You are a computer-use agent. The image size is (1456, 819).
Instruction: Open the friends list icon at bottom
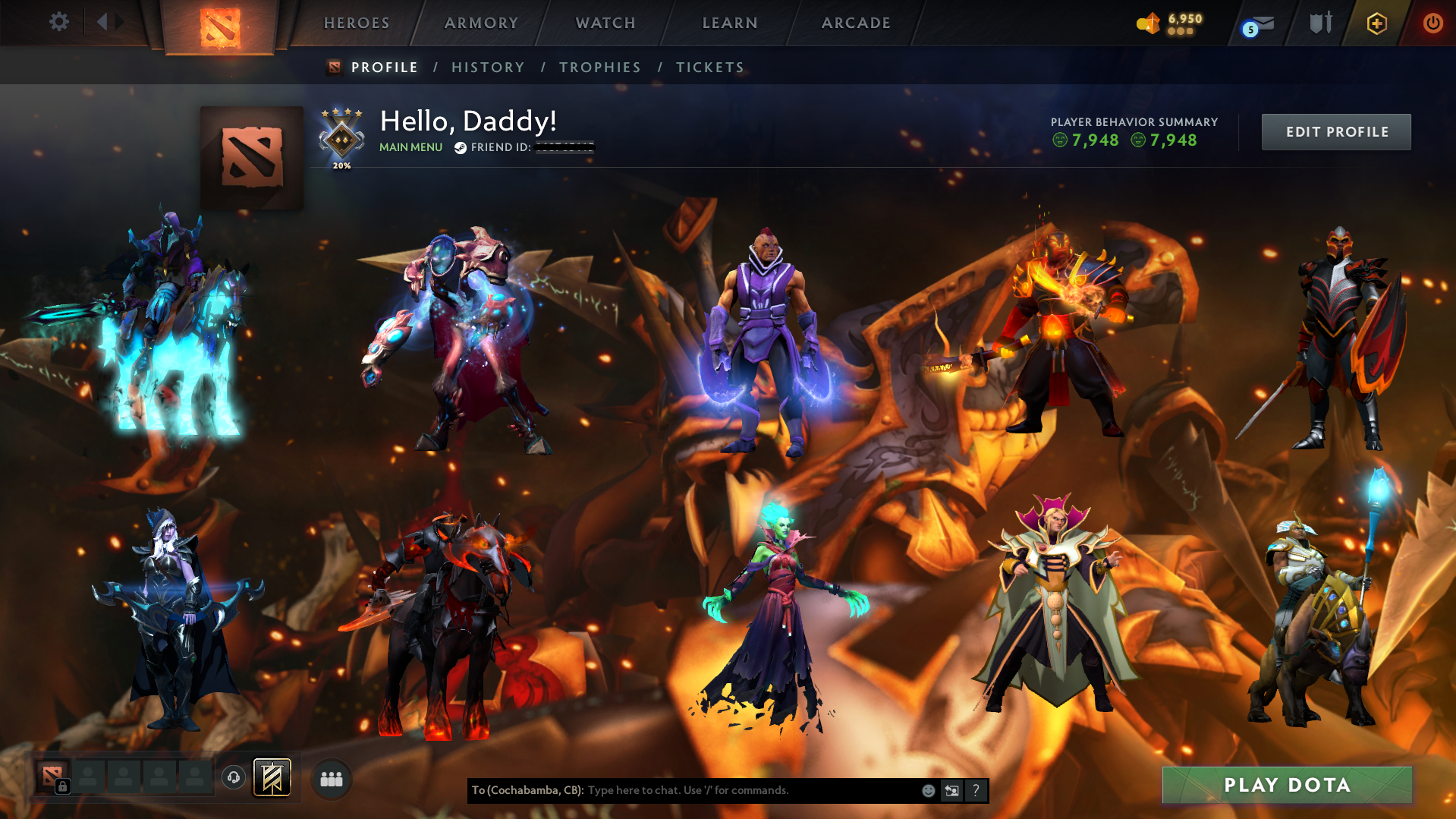pyautogui.click(x=331, y=778)
